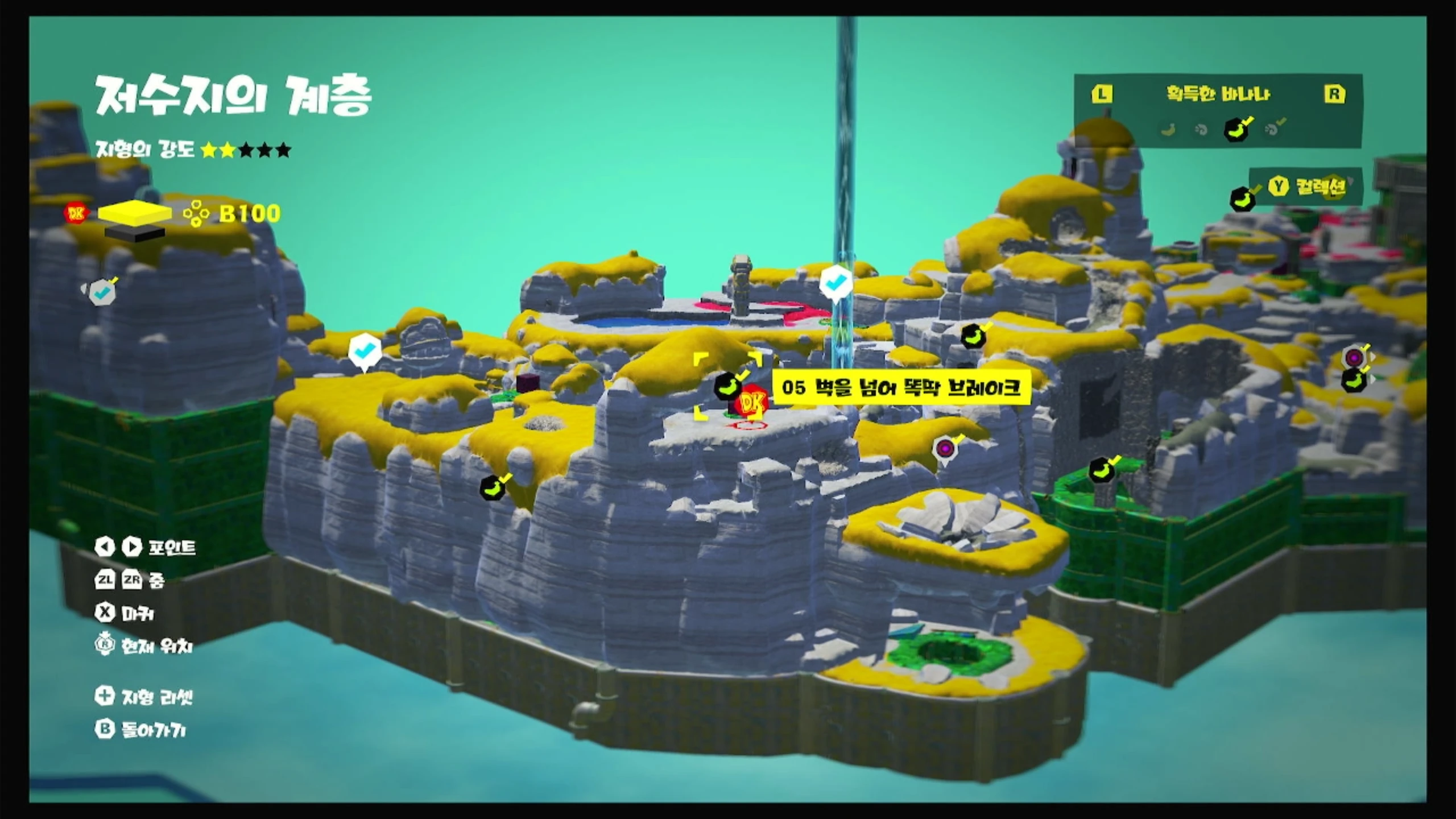Screen dimensions: 1456x819
Task: Select the banana marker beside the 컬렉션 button
Action: point(1243,199)
